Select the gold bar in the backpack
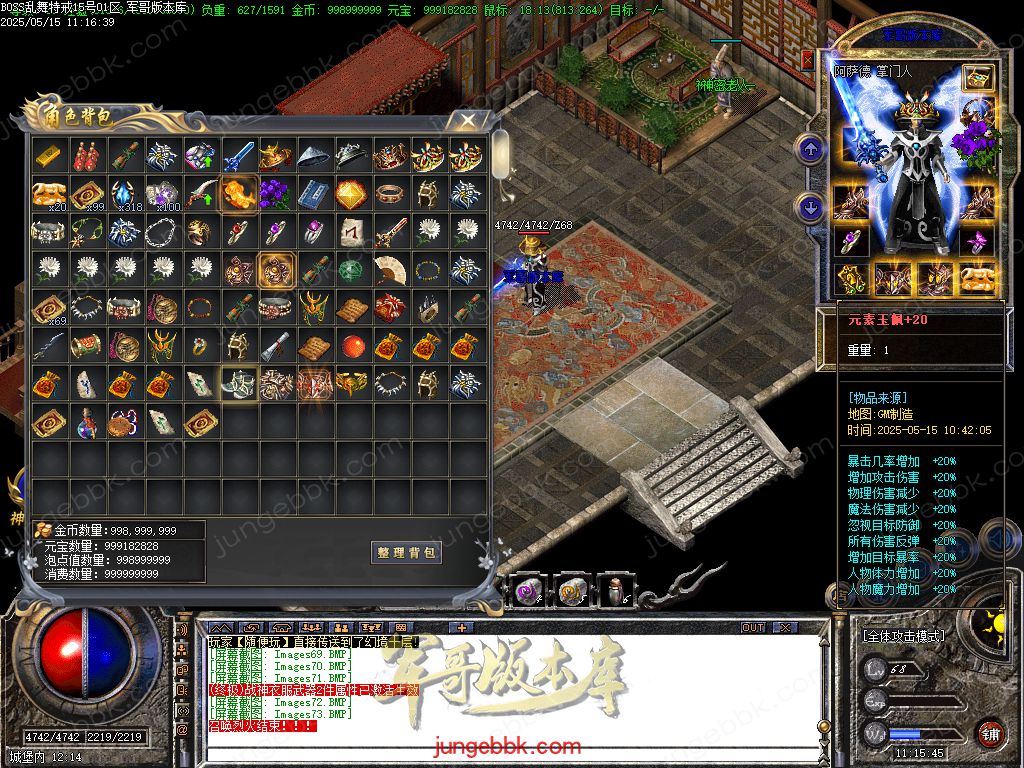The image size is (1024, 768). click(x=49, y=157)
